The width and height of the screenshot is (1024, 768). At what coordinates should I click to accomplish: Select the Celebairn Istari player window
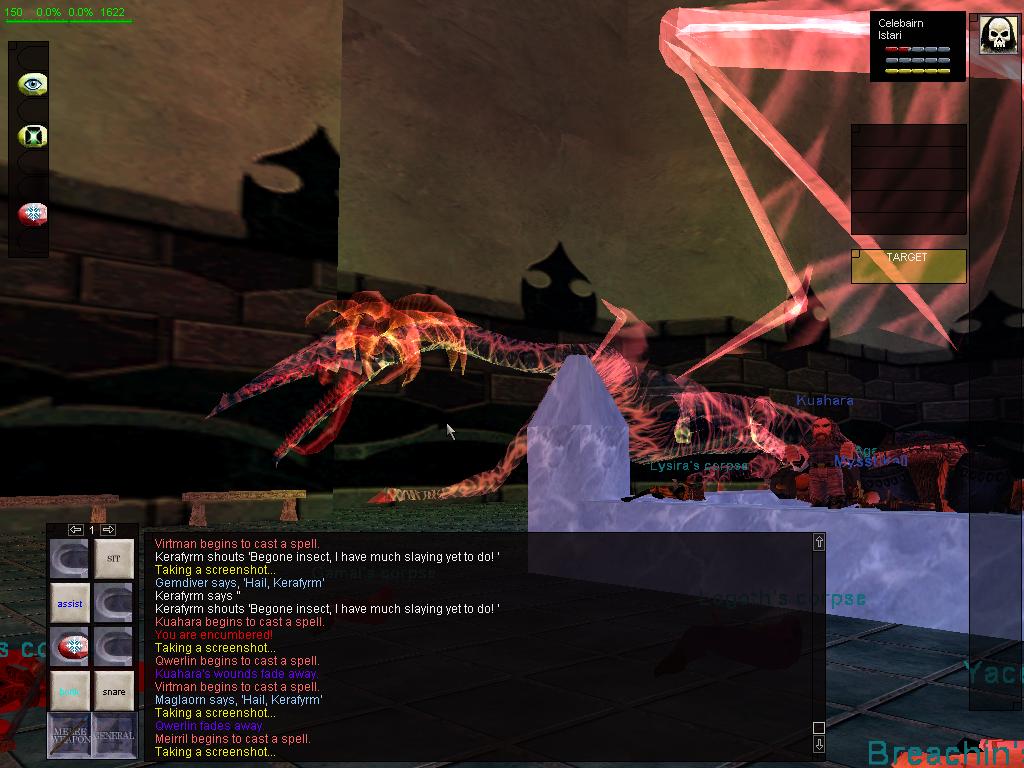(917, 46)
